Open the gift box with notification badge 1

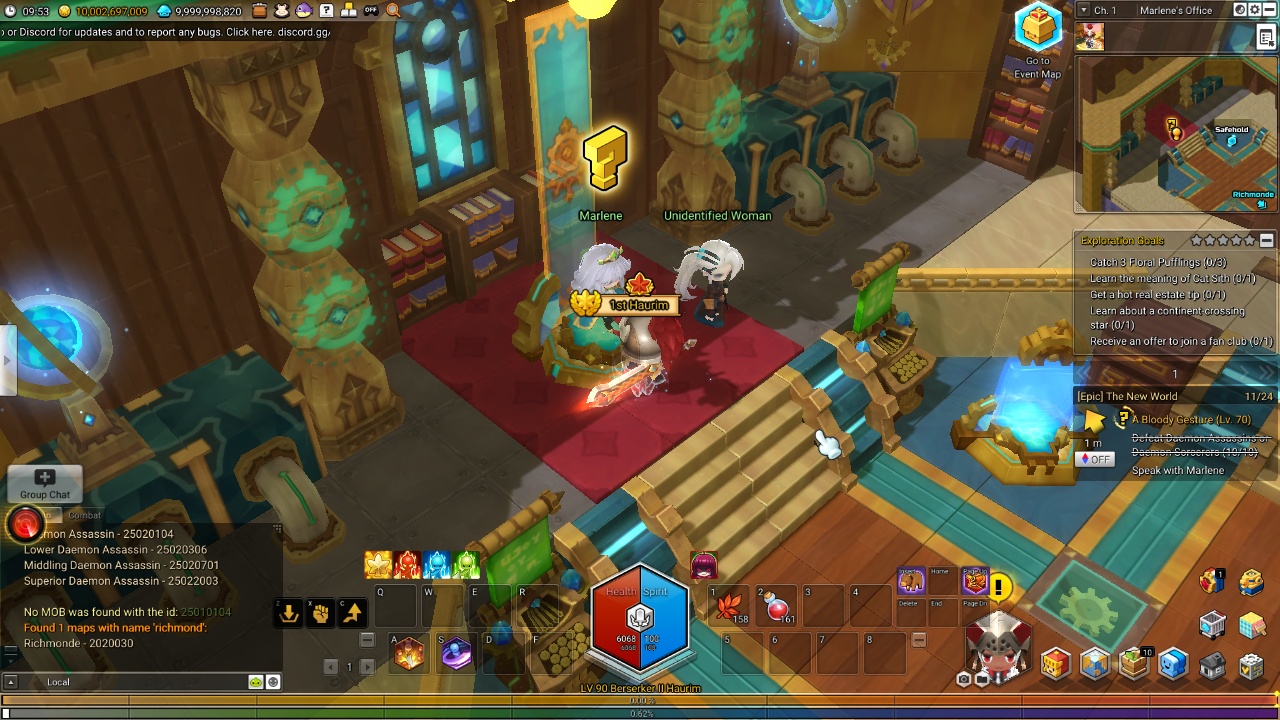[x=1209, y=581]
